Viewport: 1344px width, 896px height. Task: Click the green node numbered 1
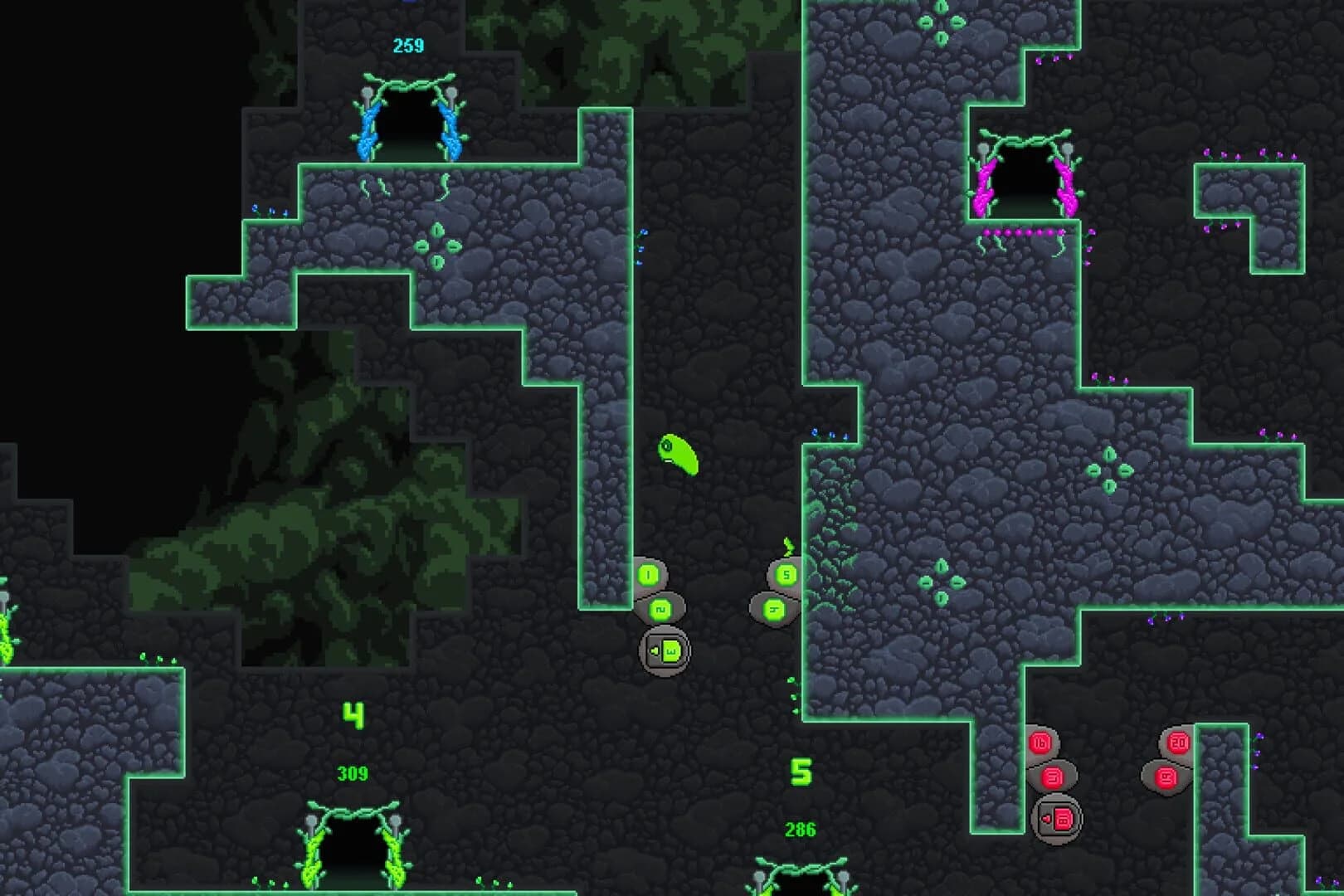[x=648, y=574]
